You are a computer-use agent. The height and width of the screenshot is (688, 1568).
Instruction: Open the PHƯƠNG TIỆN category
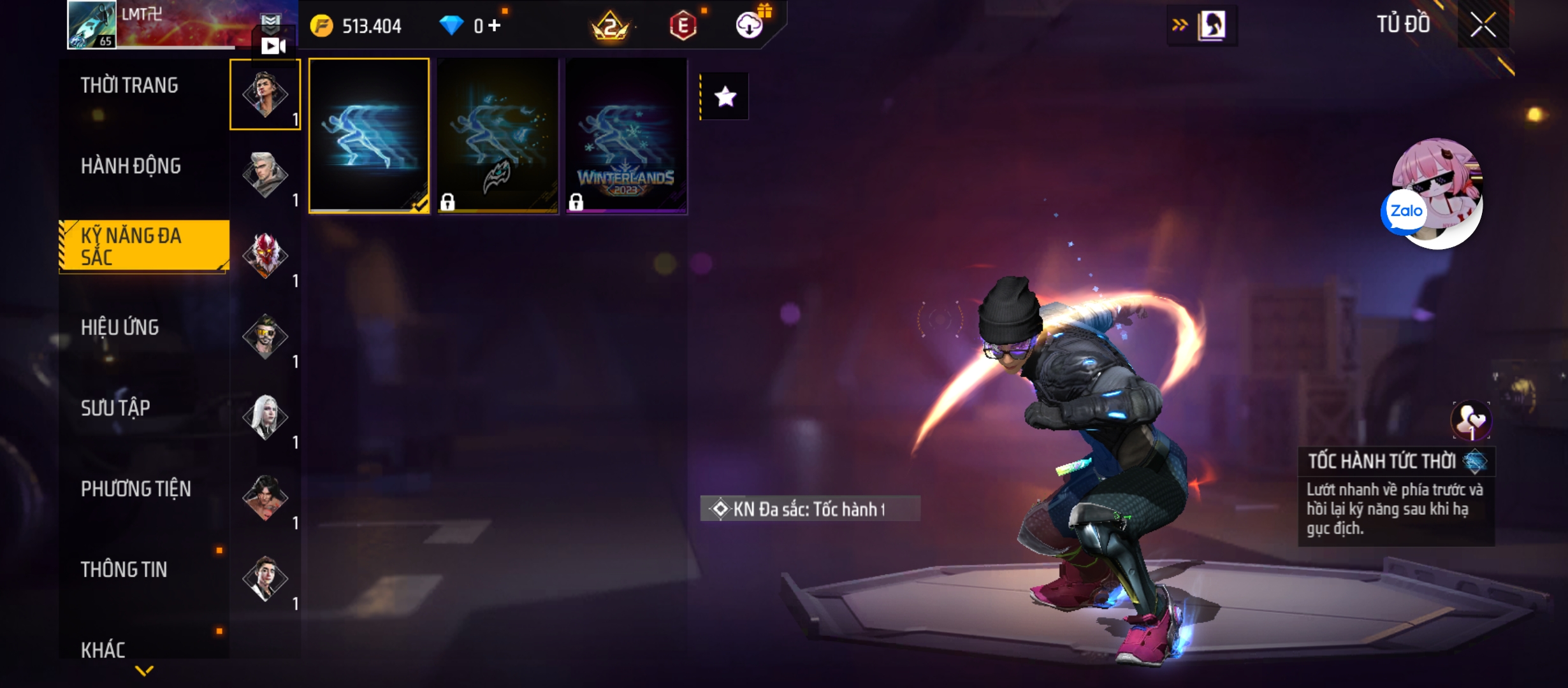[x=136, y=489]
